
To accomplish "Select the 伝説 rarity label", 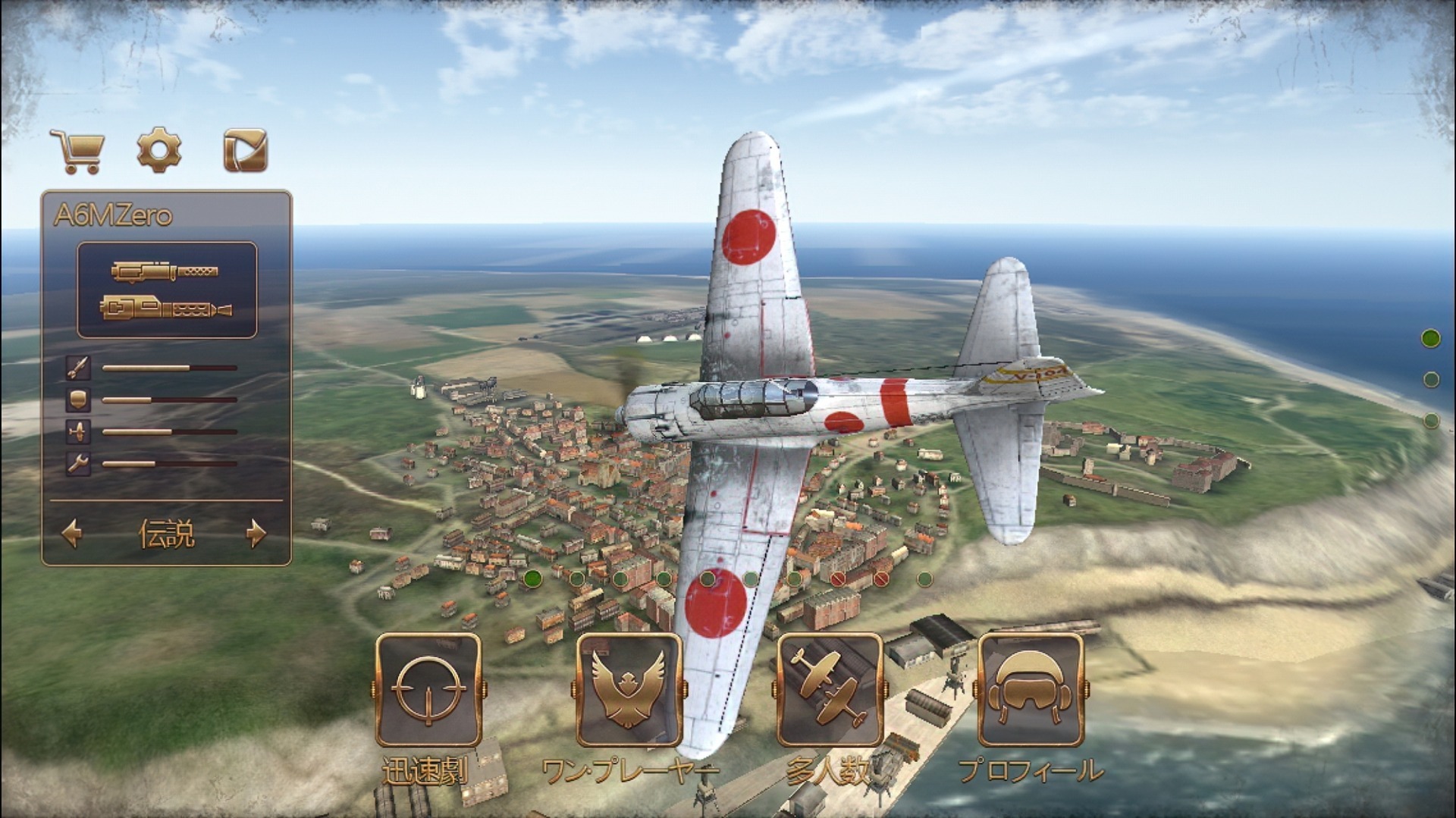I will [168, 535].
